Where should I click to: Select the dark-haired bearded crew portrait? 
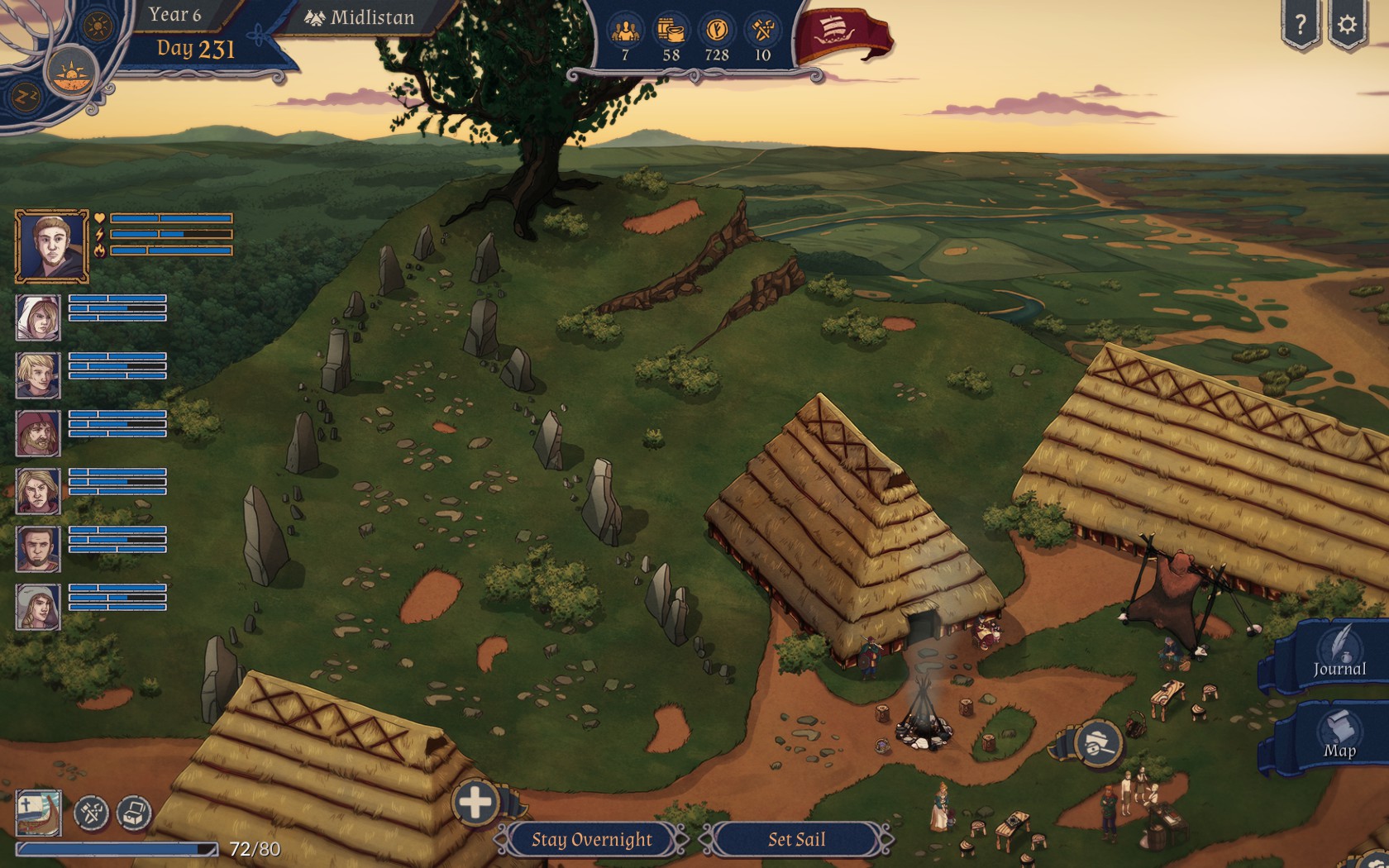coord(38,549)
